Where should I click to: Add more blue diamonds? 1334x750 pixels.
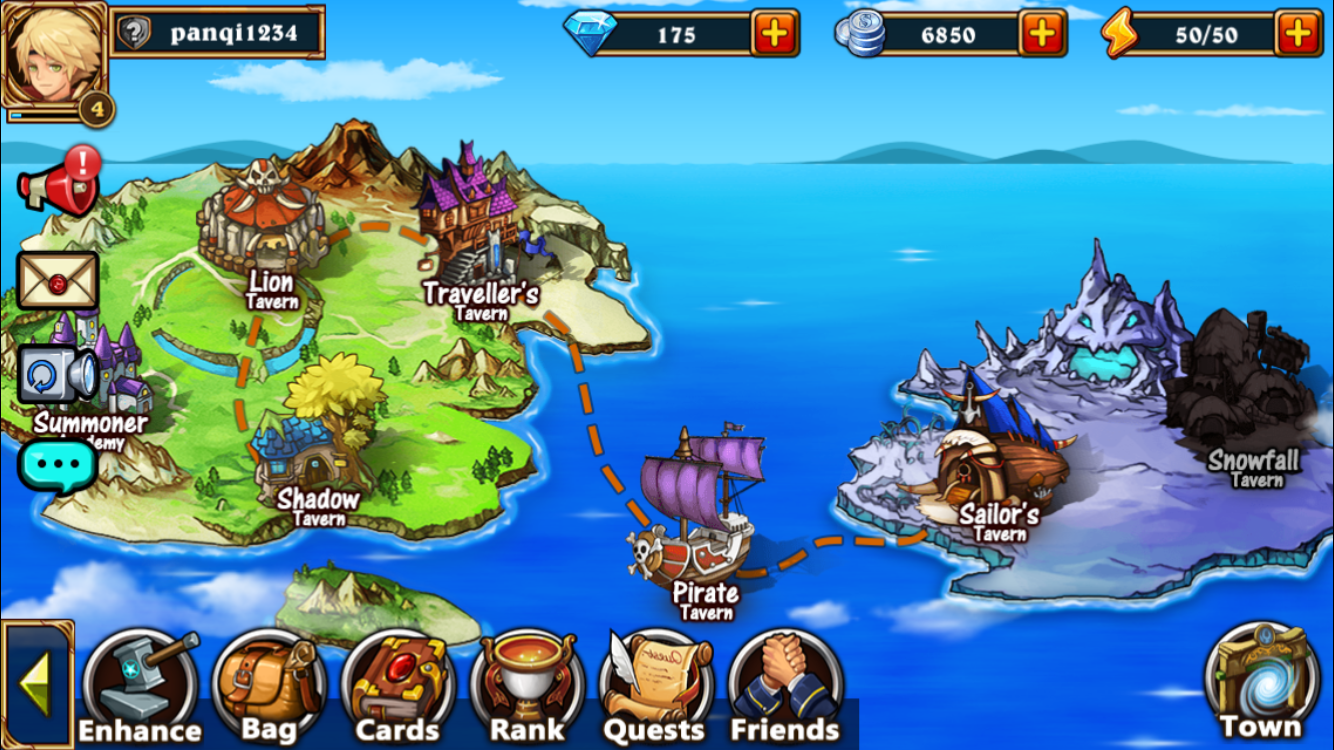(x=775, y=34)
